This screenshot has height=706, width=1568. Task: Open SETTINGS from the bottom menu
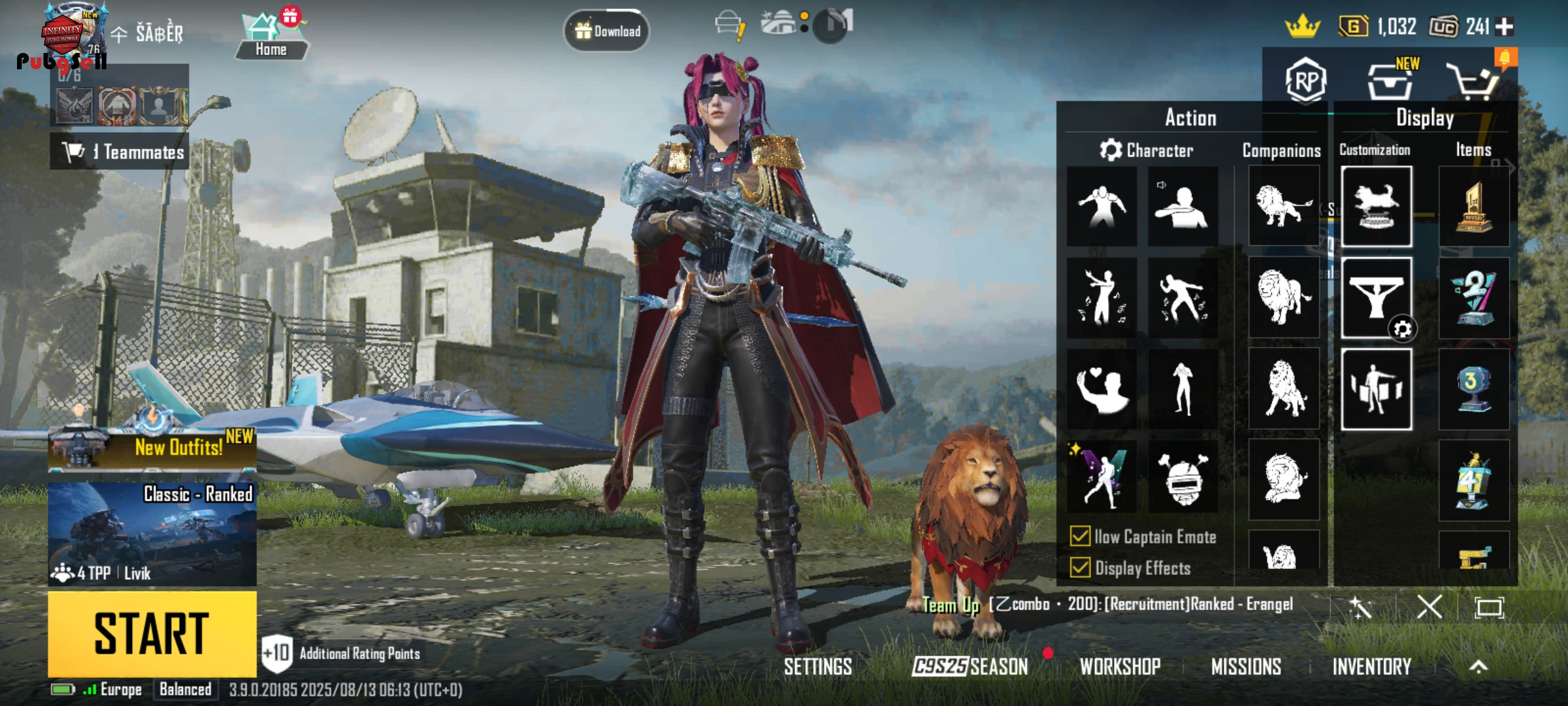click(818, 667)
